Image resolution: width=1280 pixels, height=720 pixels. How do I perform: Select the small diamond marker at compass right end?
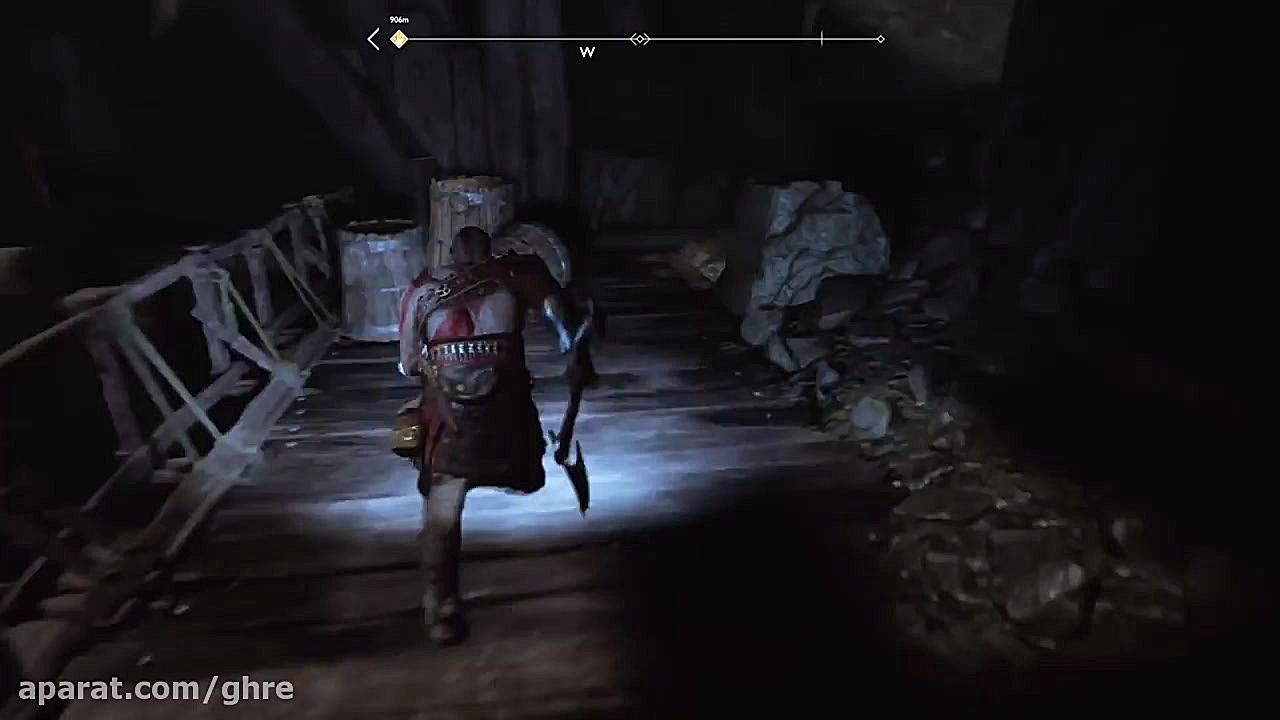click(880, 39)
